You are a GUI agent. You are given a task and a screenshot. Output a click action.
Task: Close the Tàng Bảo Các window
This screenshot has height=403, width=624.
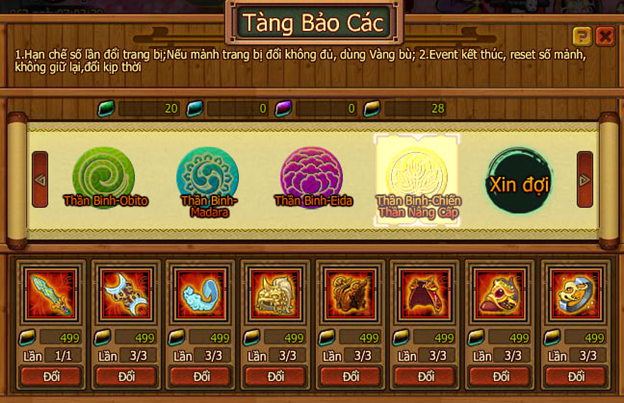pos(605,36)
